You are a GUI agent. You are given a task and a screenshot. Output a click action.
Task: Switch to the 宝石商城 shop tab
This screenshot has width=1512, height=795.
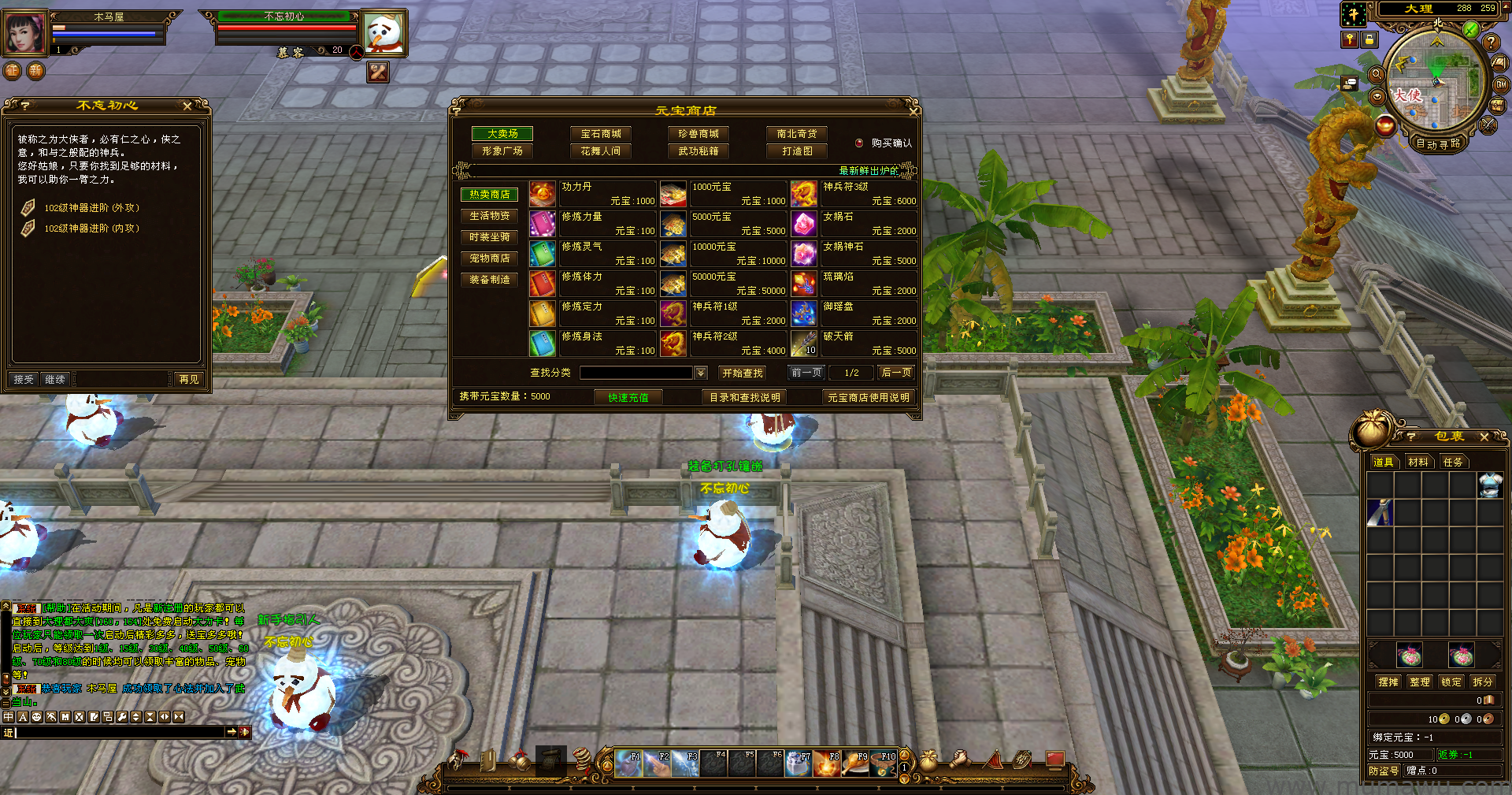pyautogui.click(x=600, y=134)
